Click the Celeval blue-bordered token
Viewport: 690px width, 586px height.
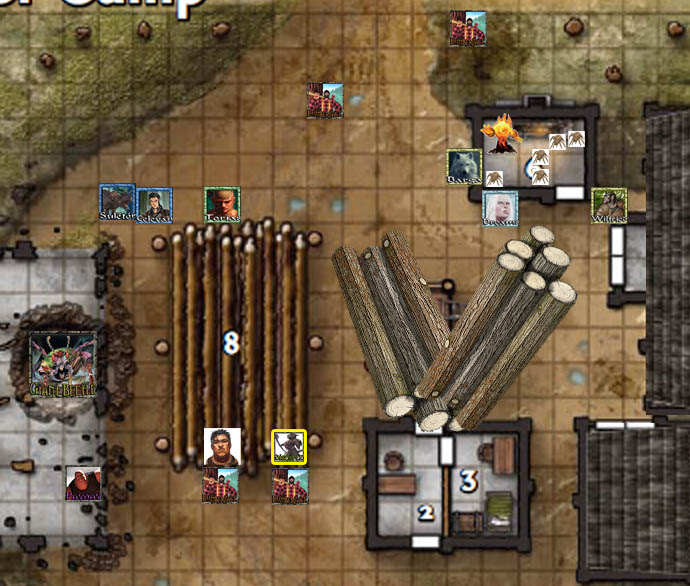click(x=154, y=205)
